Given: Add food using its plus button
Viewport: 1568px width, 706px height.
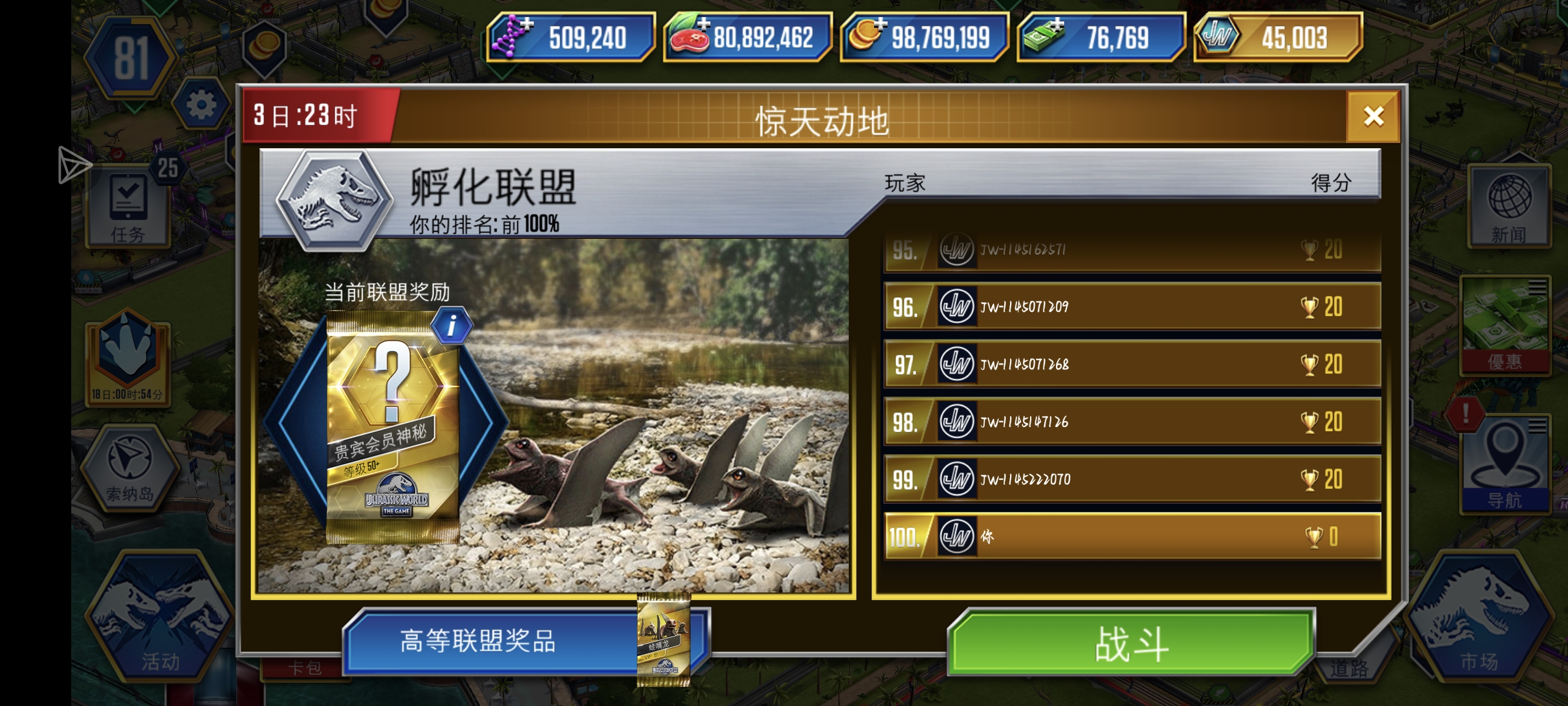Looking at the screenshot, I should pos(703,25).
